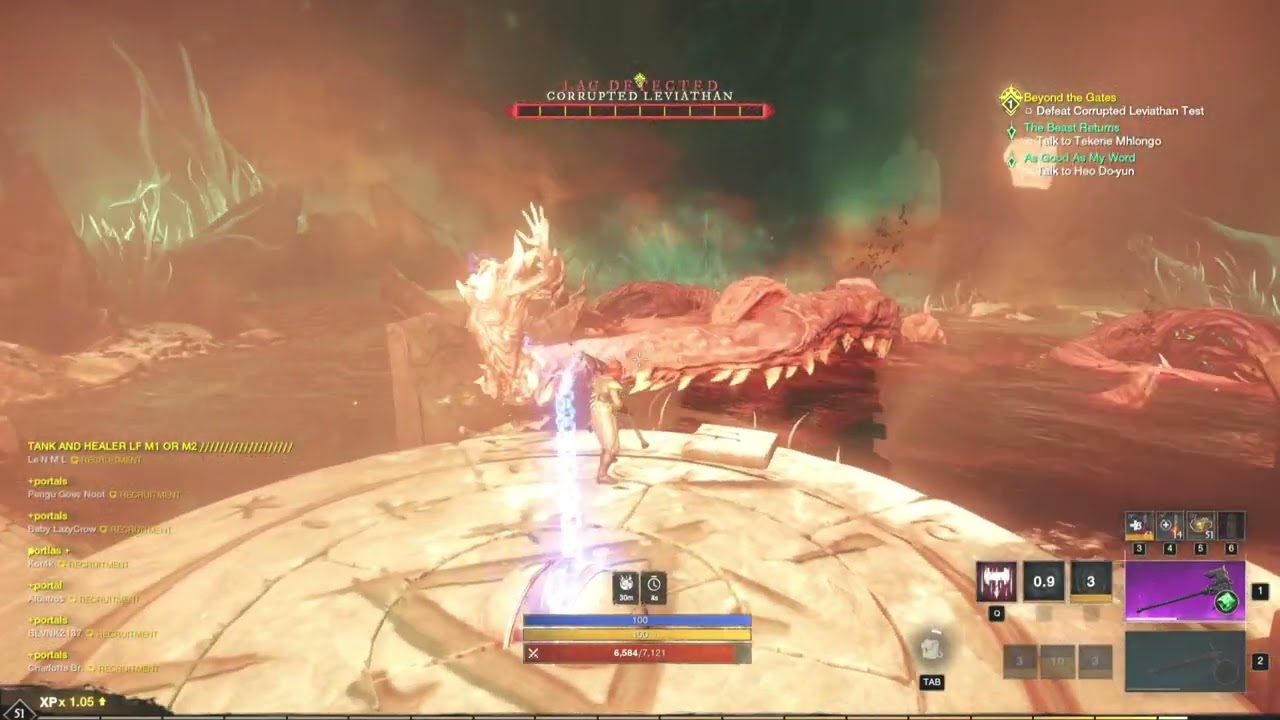Click the player health bar showing 6,584/7,121
Screen dimensions: 1280x720
point(634,655)
